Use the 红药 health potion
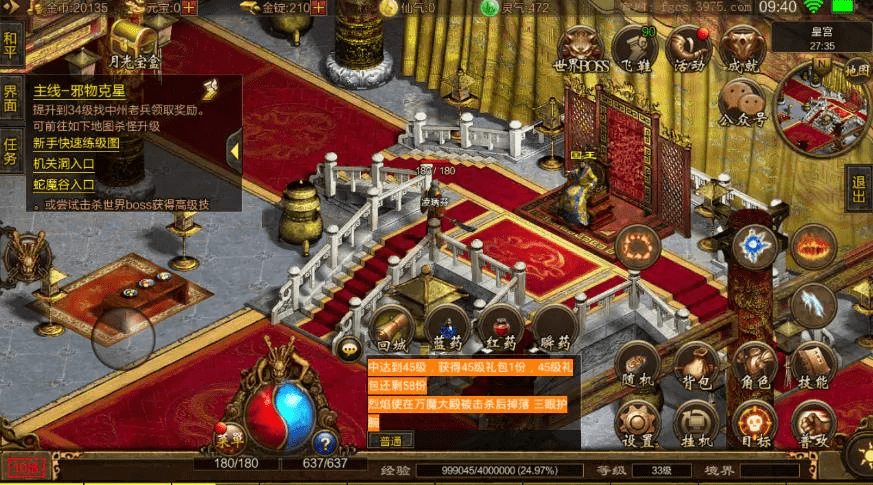This screenshot has width=873, height=485. pyautogui.click(x=500, y=327)
